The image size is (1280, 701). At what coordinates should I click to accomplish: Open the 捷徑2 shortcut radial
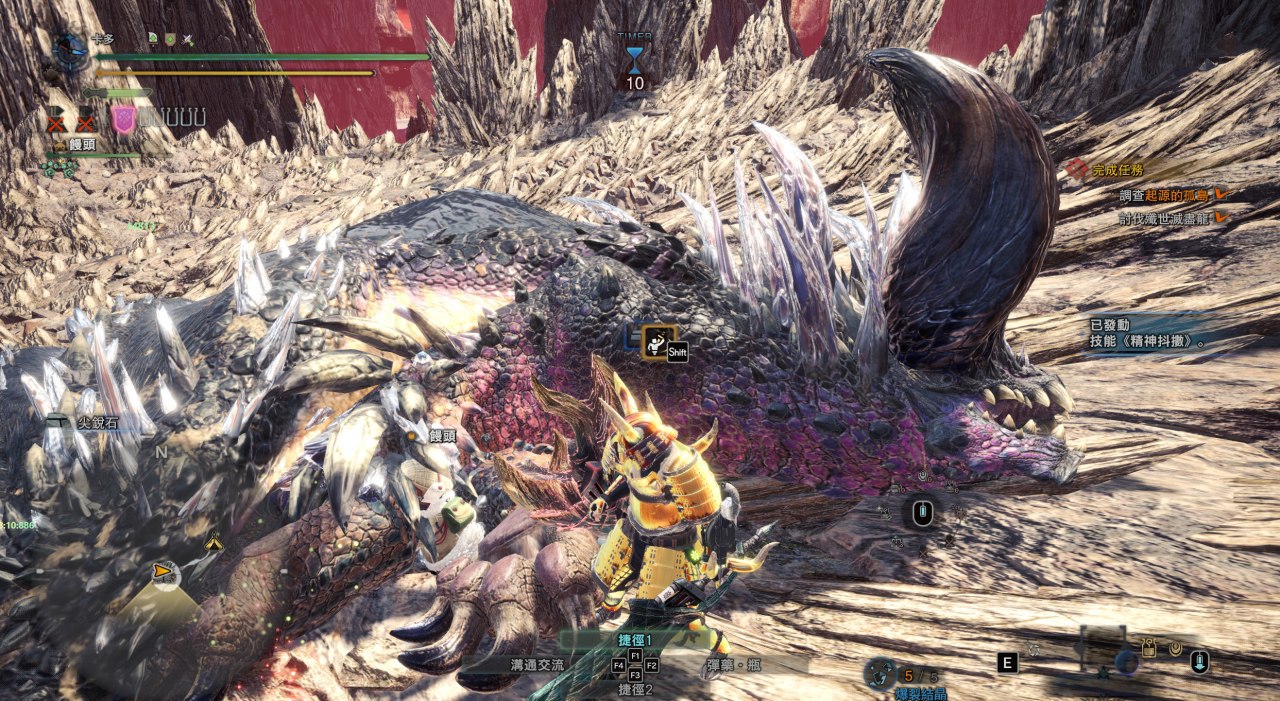(635, 689)
